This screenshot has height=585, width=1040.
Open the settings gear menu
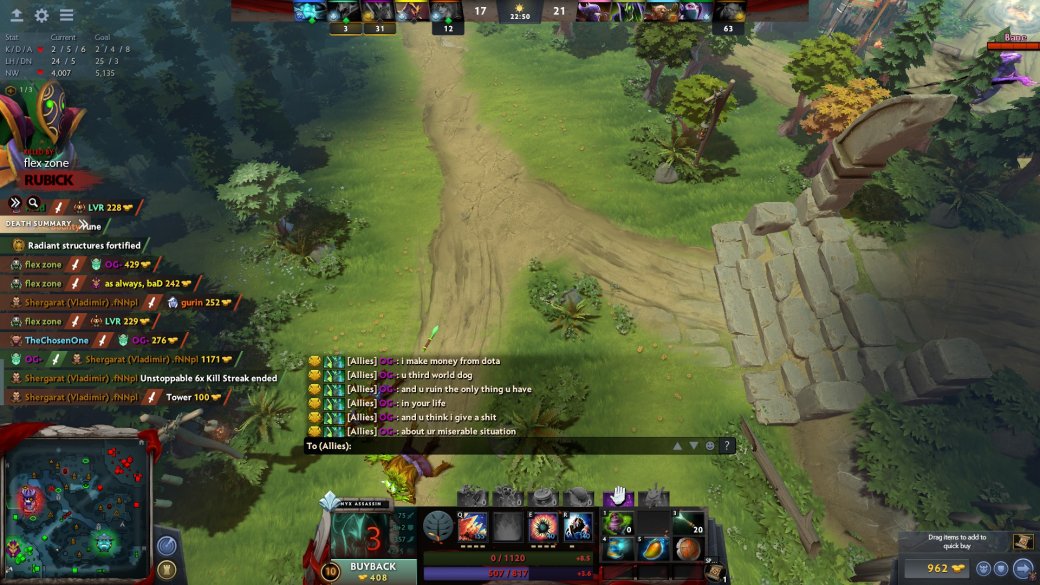(41, 15)
